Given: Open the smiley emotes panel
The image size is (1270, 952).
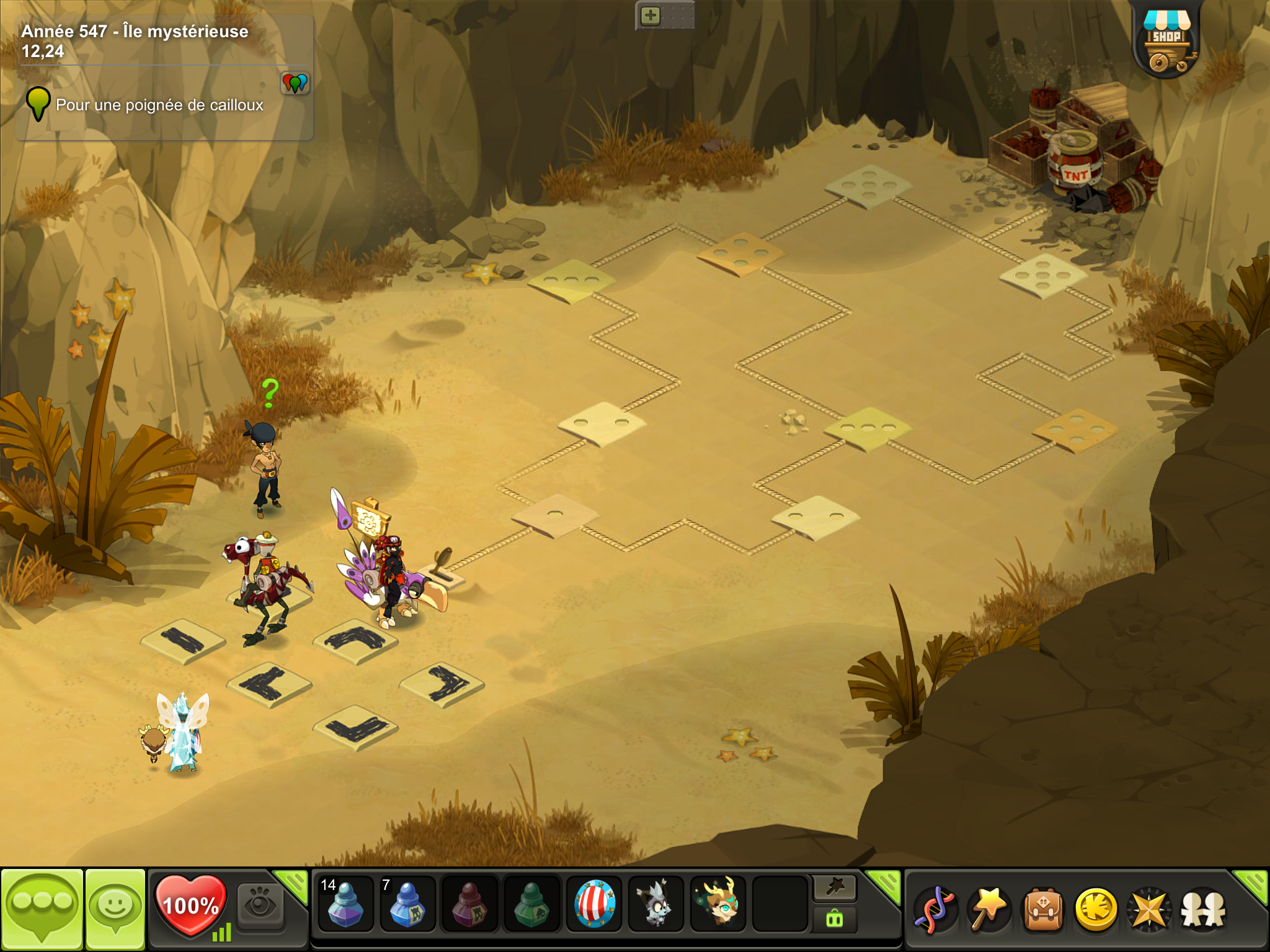Looking at the screenshot, I should tap(115, 908).
